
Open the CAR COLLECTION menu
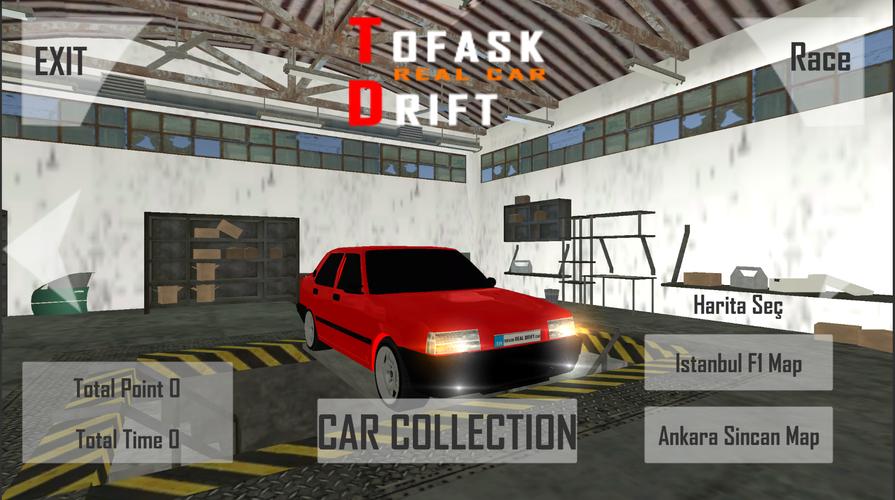point(447,431)
